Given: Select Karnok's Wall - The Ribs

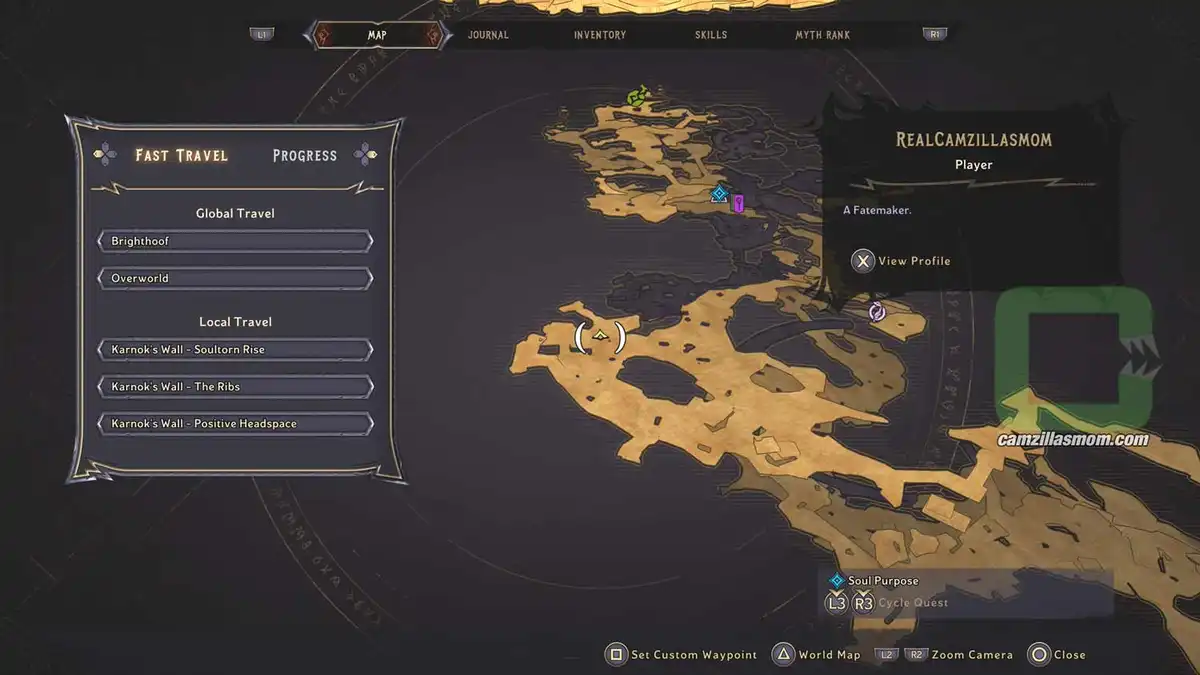Looking at the screenshot, I should point(235,387).
